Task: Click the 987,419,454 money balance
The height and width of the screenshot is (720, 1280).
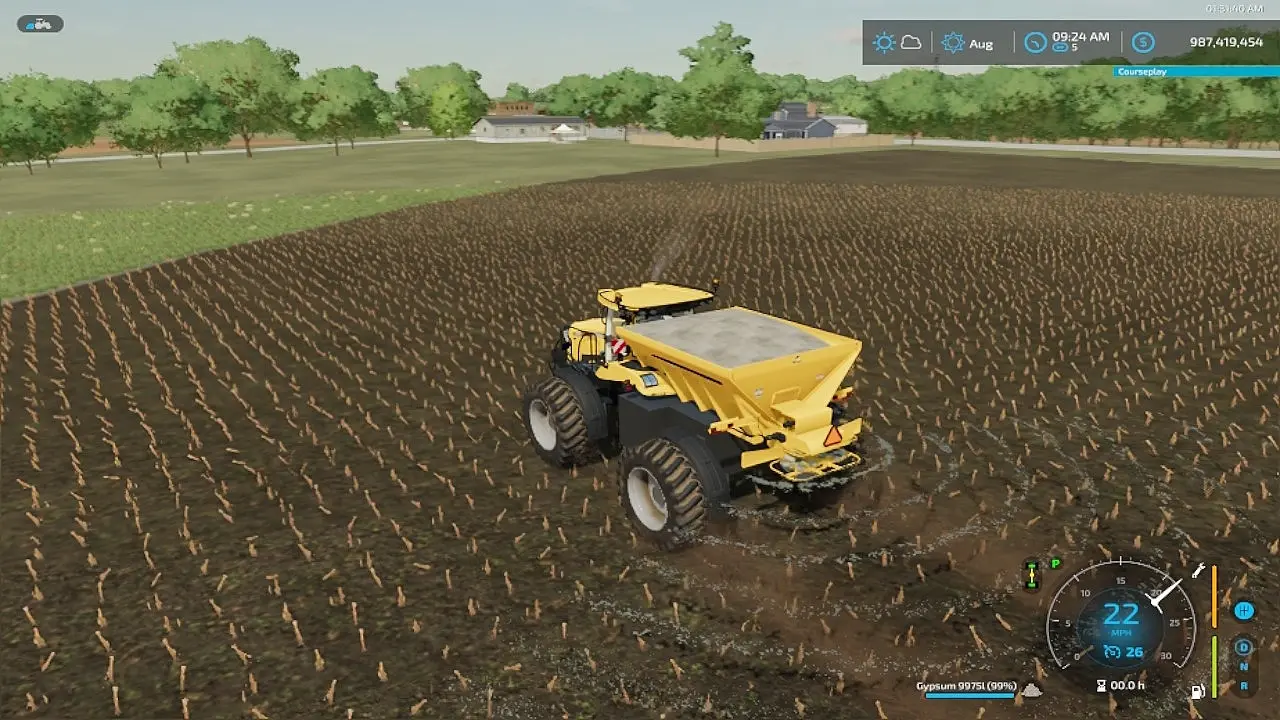Action: pos(1227,42)
